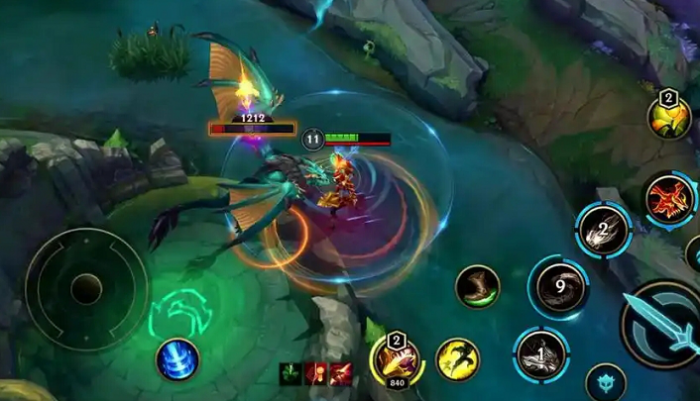Click the center of the virtual joystick
The width and height of the screenshot is (700, 401).
(x=86, y=289)
